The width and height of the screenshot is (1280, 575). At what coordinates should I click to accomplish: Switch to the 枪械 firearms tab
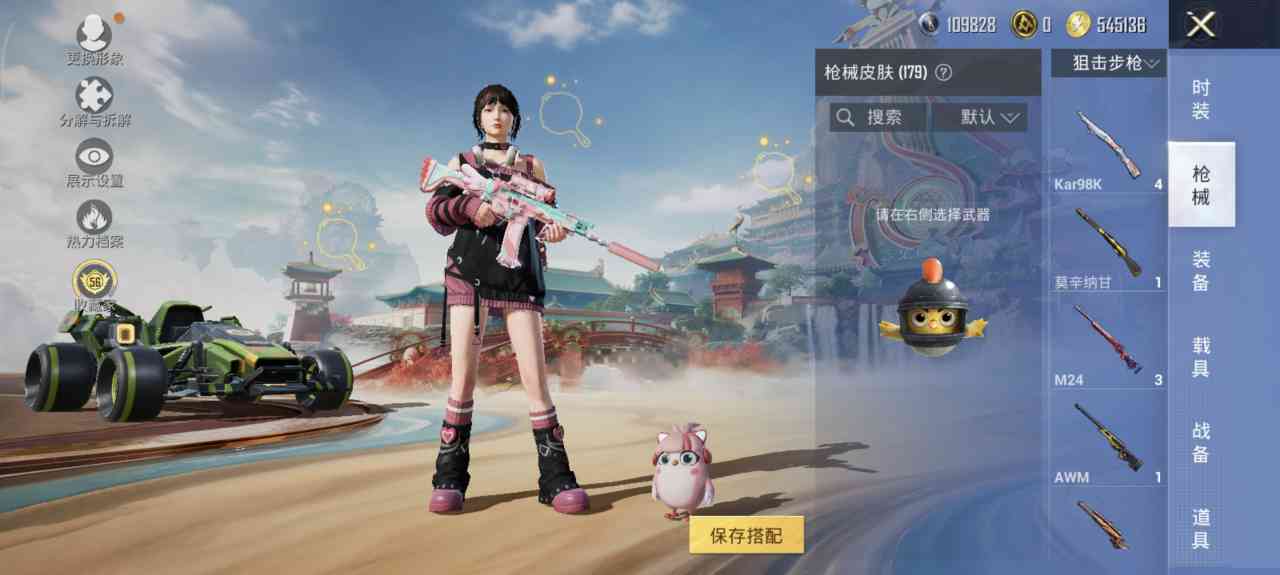tap(1201, 185)
